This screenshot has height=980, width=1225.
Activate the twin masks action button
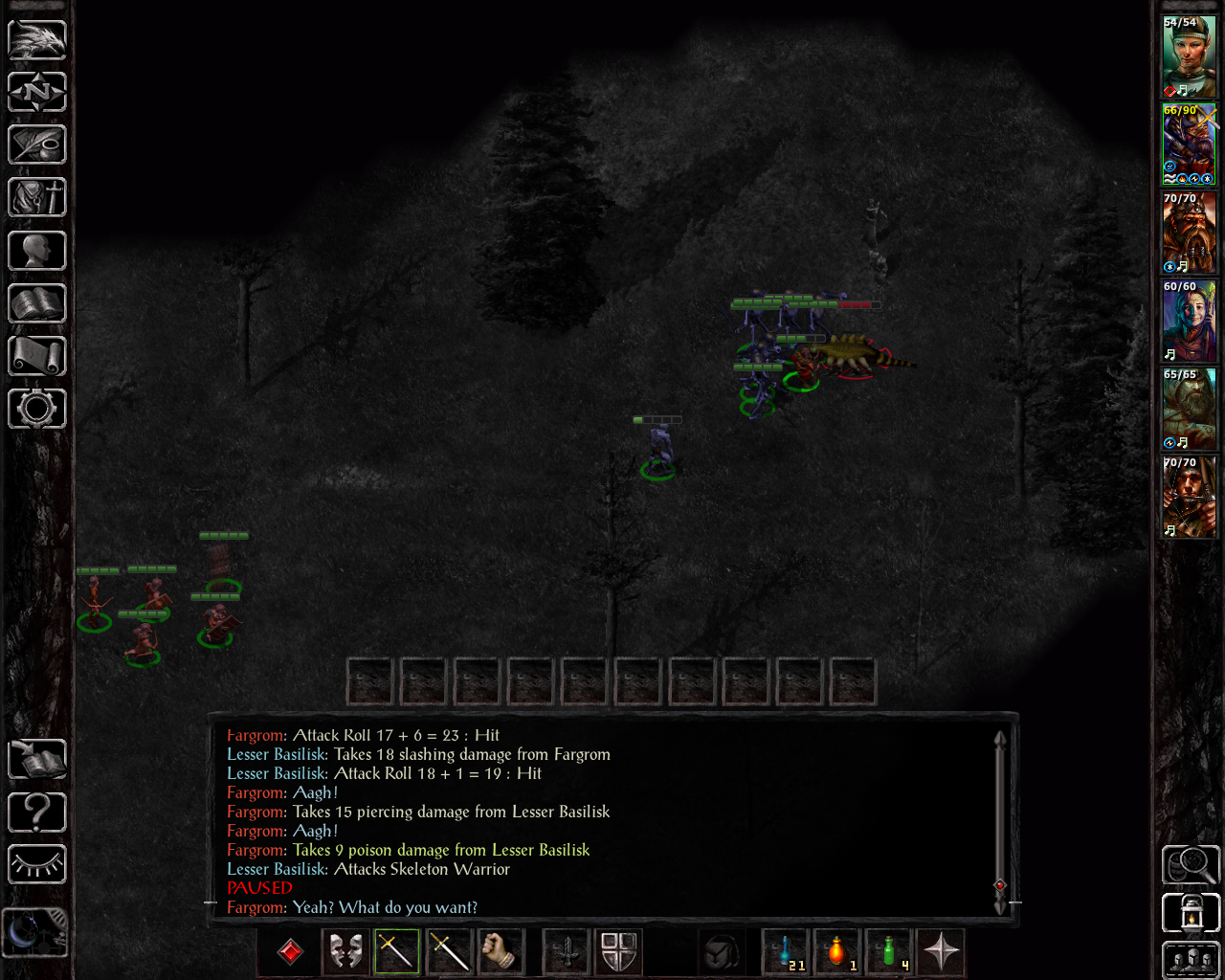tap(345, 951)
